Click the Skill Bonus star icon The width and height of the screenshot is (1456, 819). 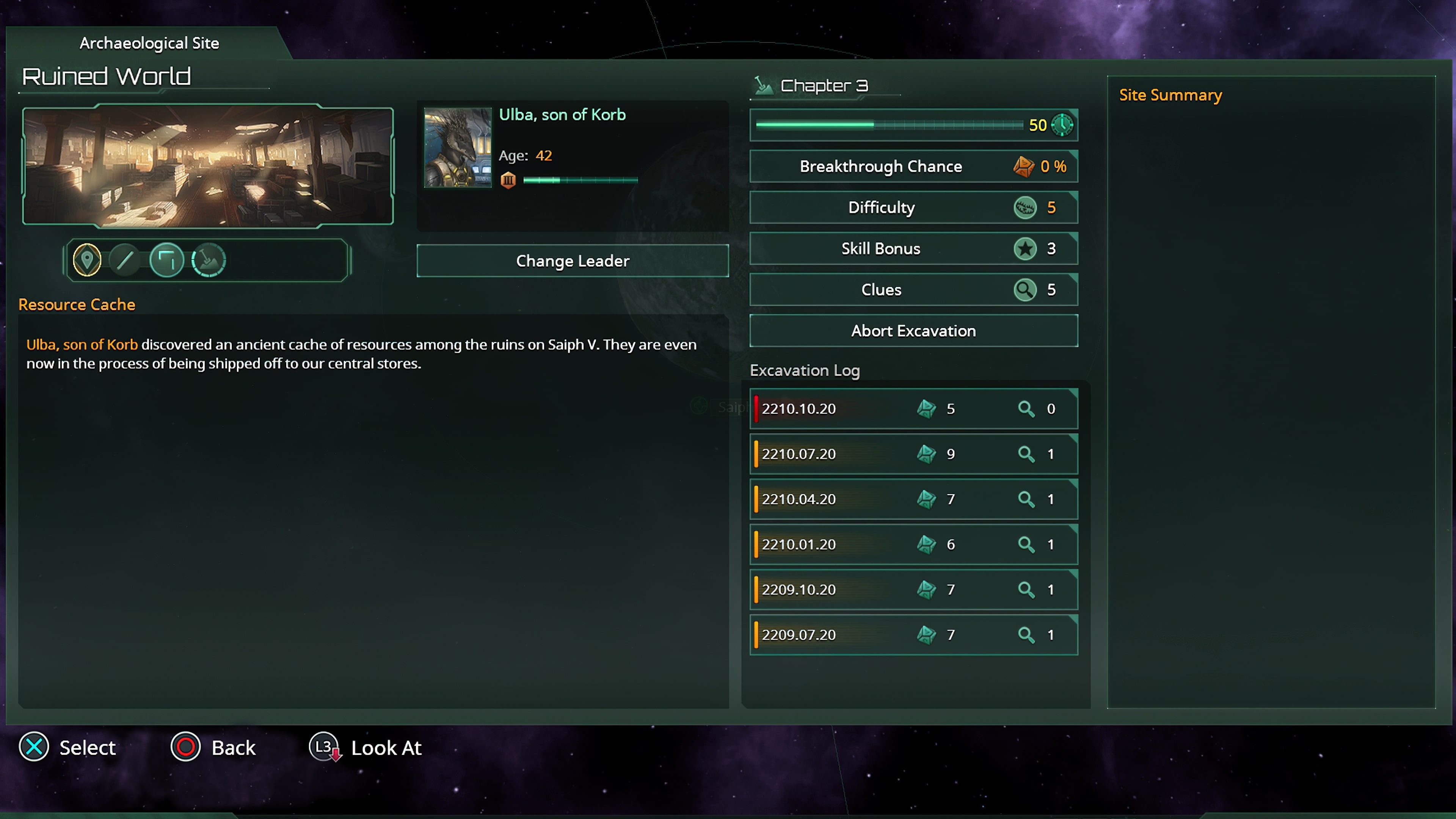point(1025,249)
